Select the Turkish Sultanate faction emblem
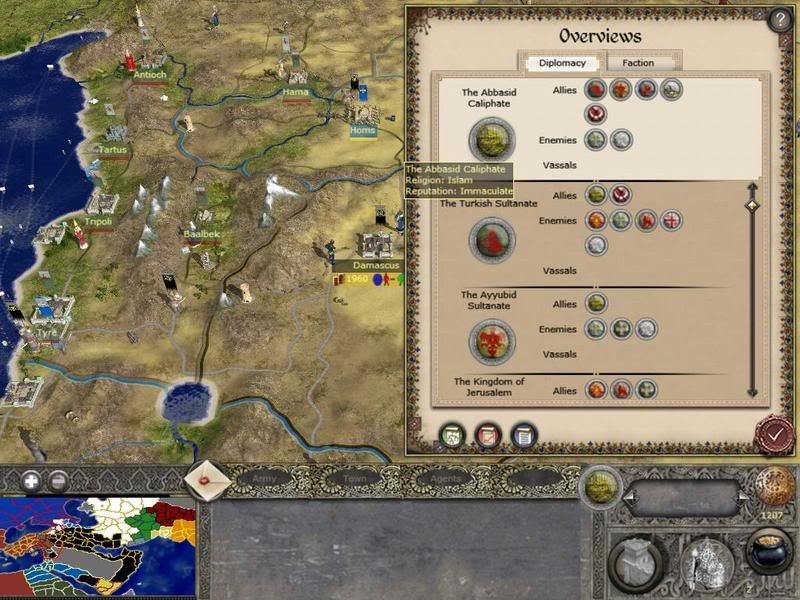The width and height of the screenshot is (800, 600). pos(492,240)
